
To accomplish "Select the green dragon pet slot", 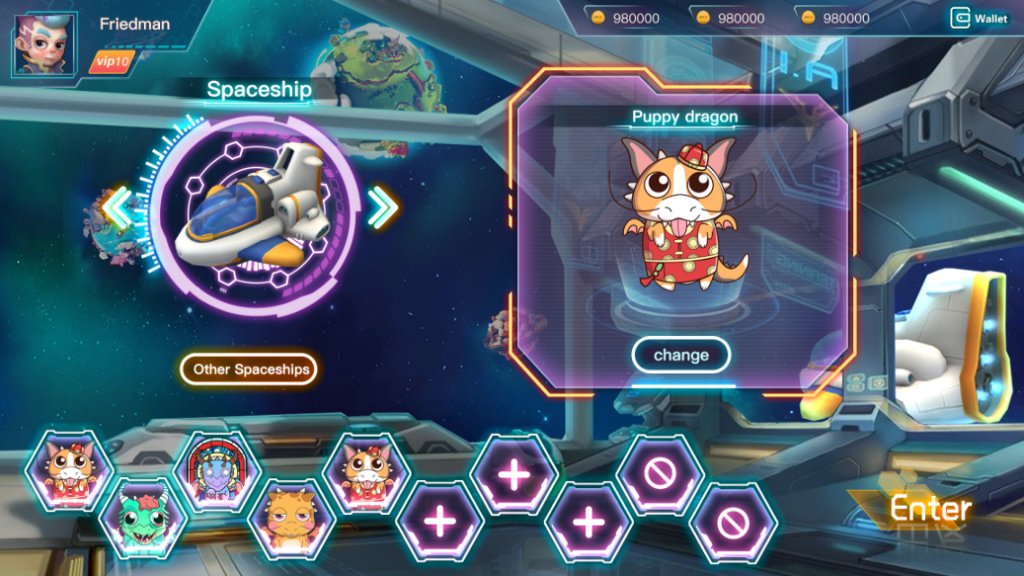I will pos(143,518).
